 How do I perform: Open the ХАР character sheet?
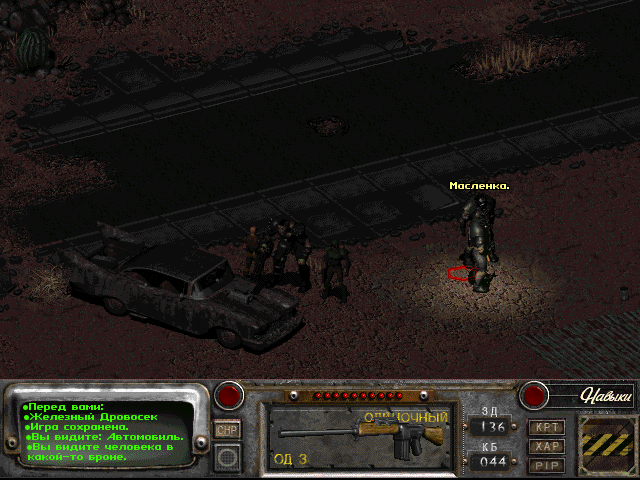[546, 446]
